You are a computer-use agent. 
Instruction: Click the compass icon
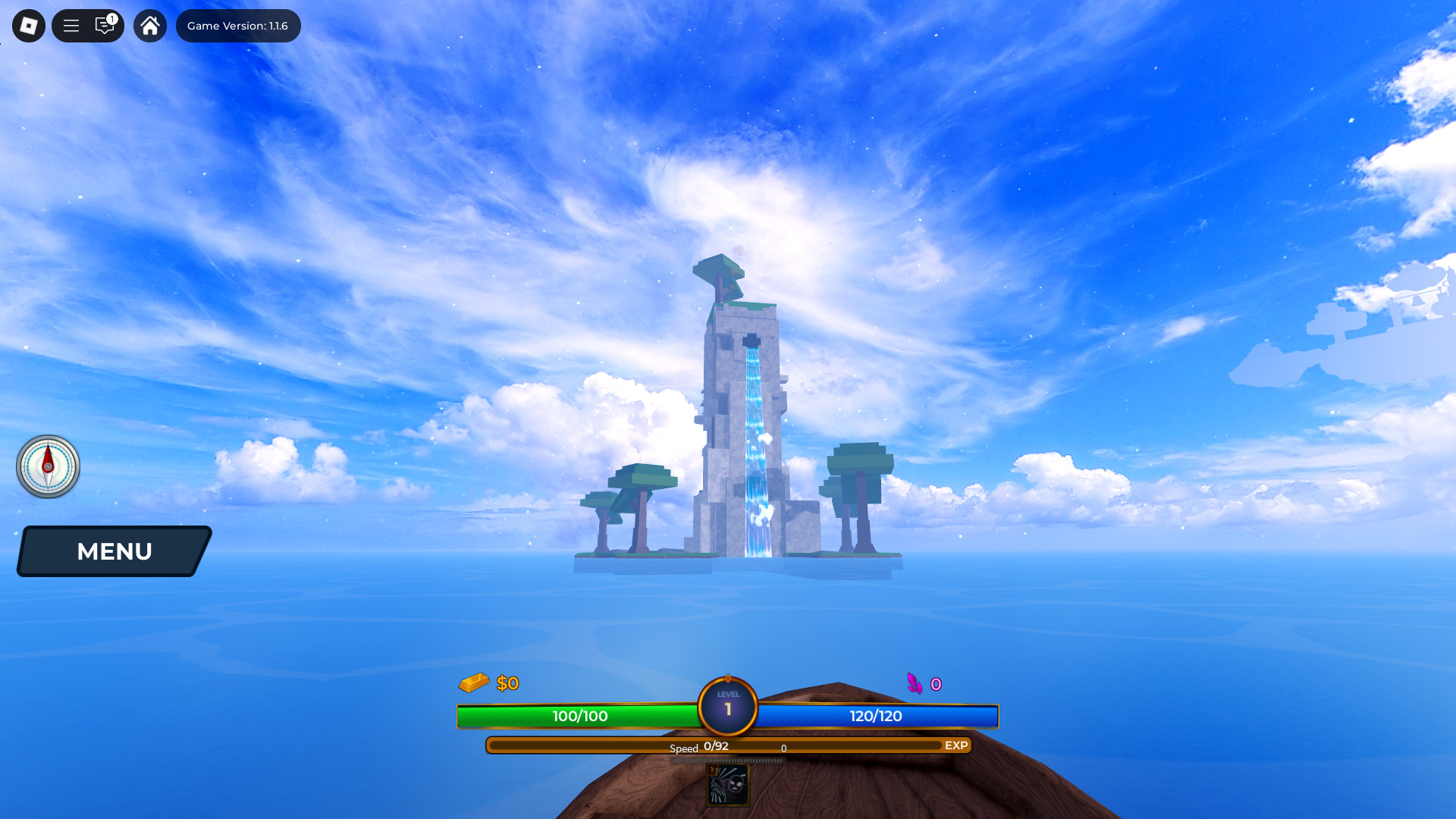48,466
